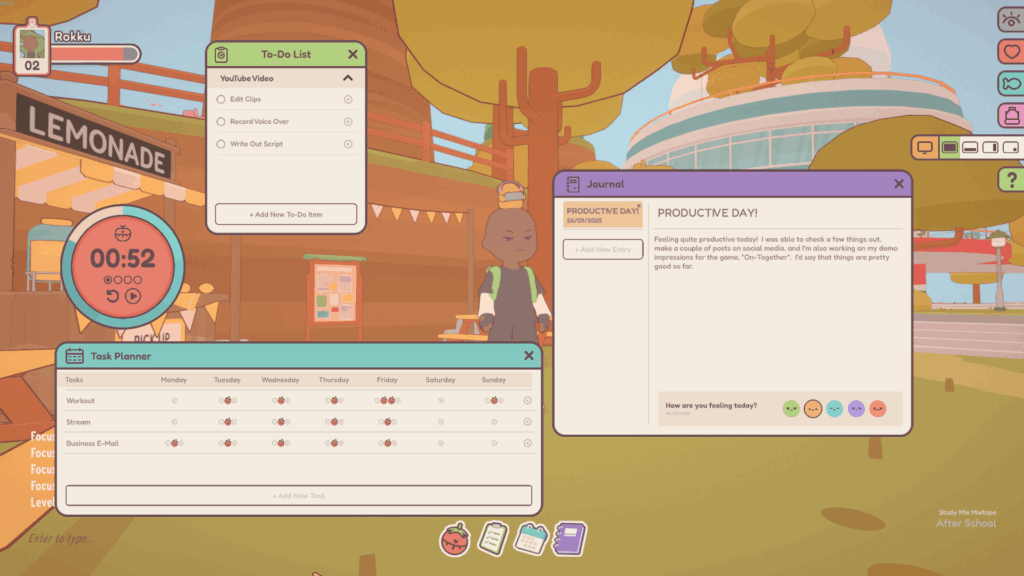
Task: Close the To-Do List window
Action: tap(353, 55)
